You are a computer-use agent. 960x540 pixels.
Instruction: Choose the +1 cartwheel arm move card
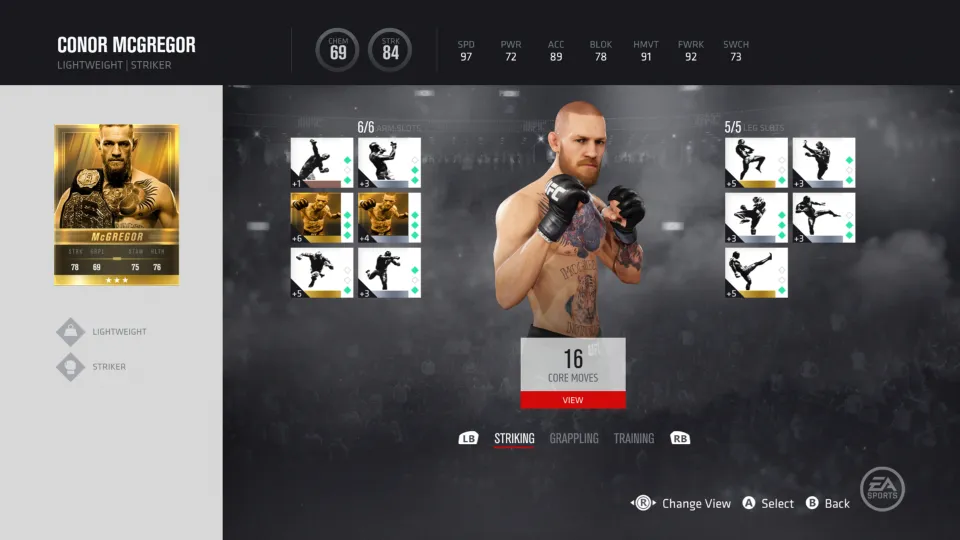click(321, 163)
